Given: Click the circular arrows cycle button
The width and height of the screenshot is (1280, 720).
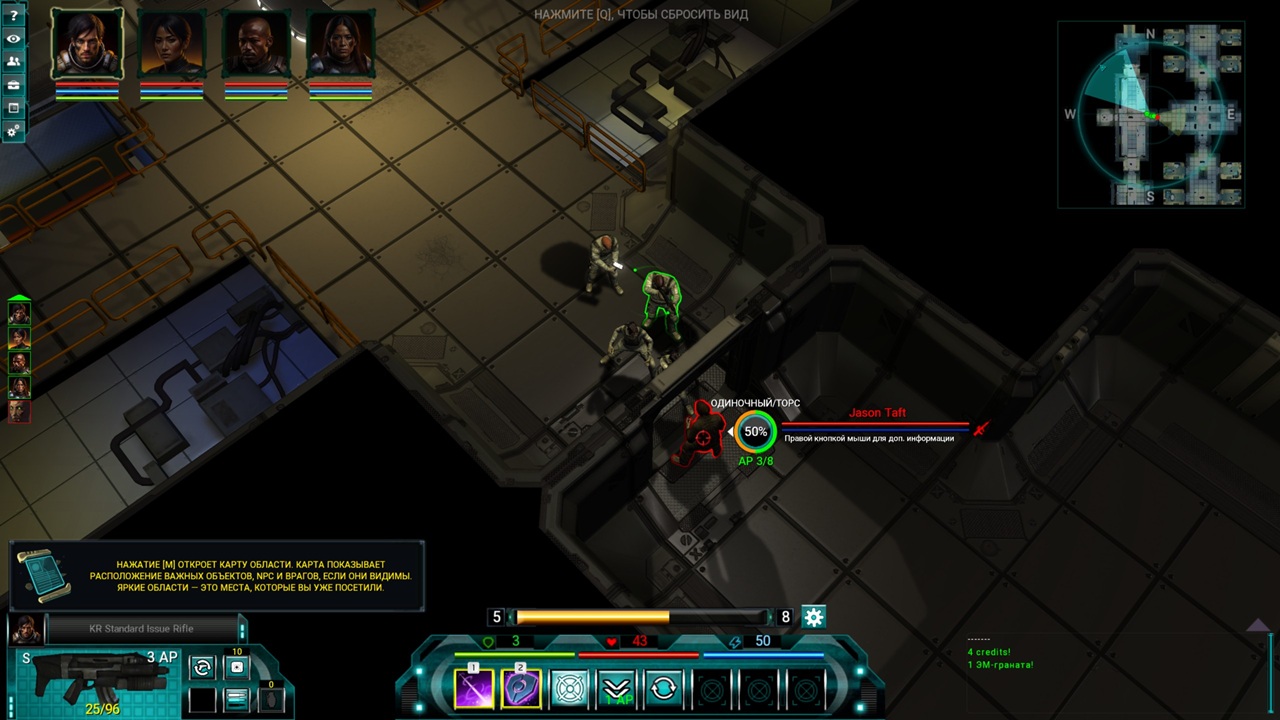Looking at the screenshot, I should [665, 689].
